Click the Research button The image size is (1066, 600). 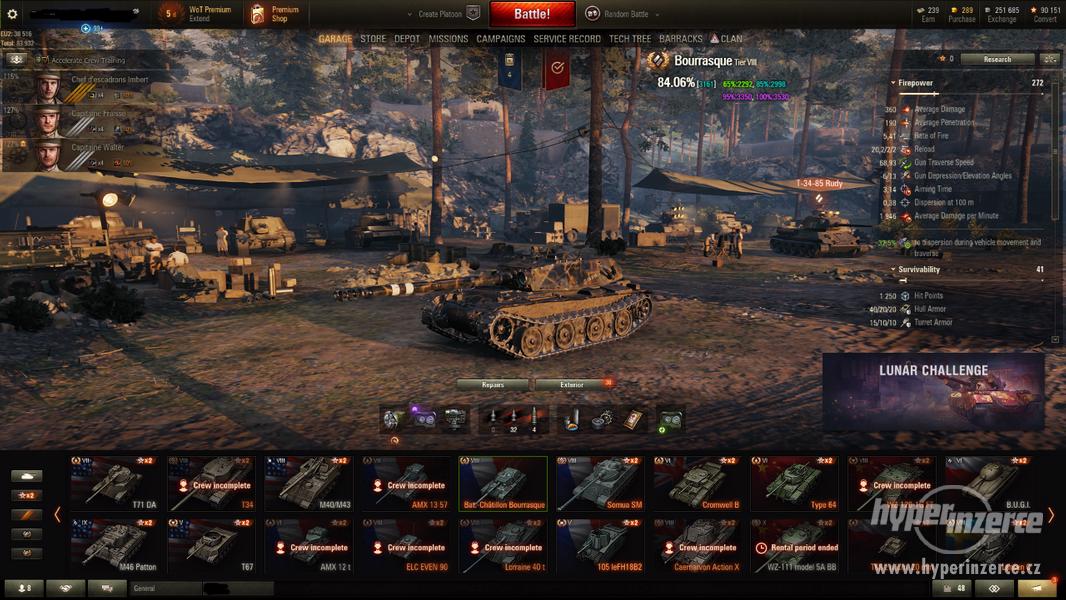tap(997, 59)
